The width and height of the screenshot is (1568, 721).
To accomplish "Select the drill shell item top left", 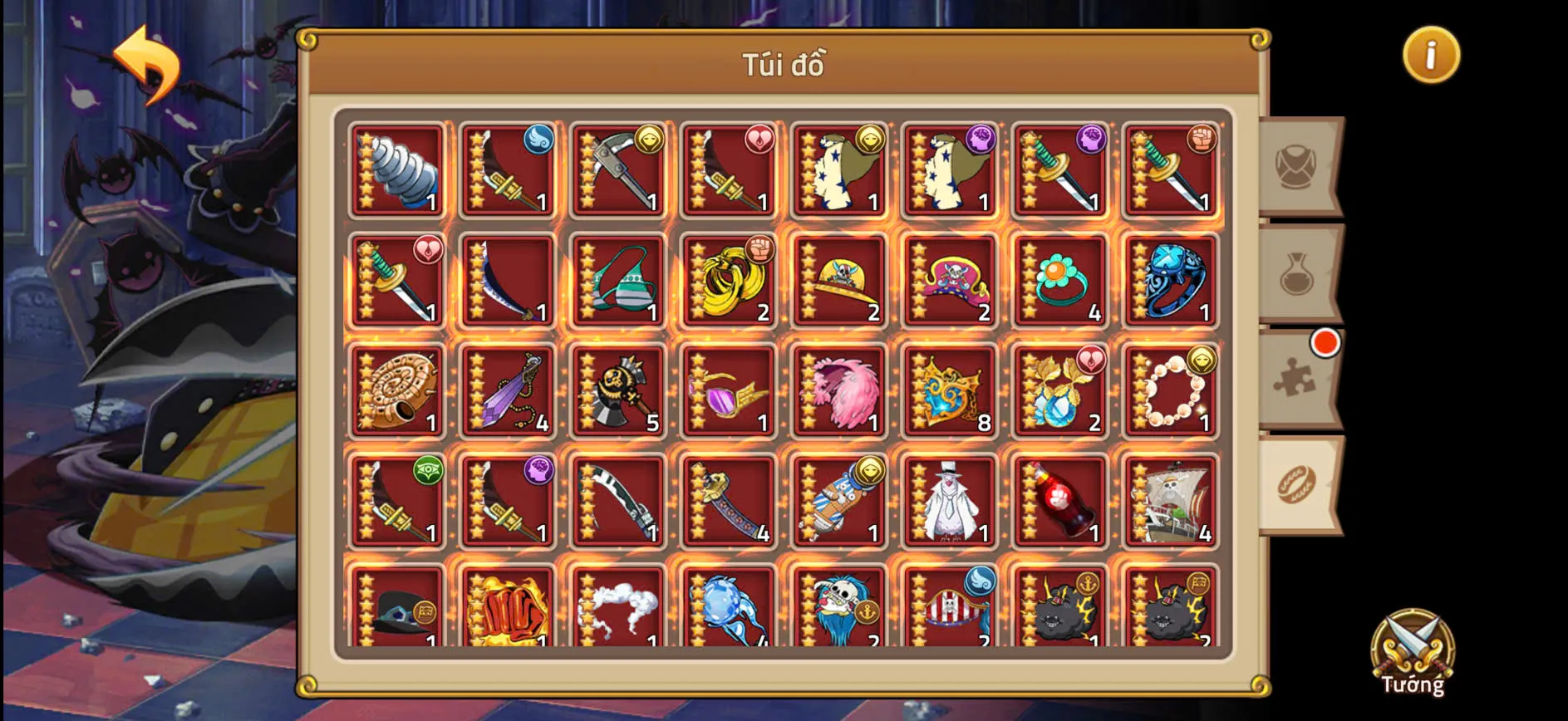I will 396,170.
